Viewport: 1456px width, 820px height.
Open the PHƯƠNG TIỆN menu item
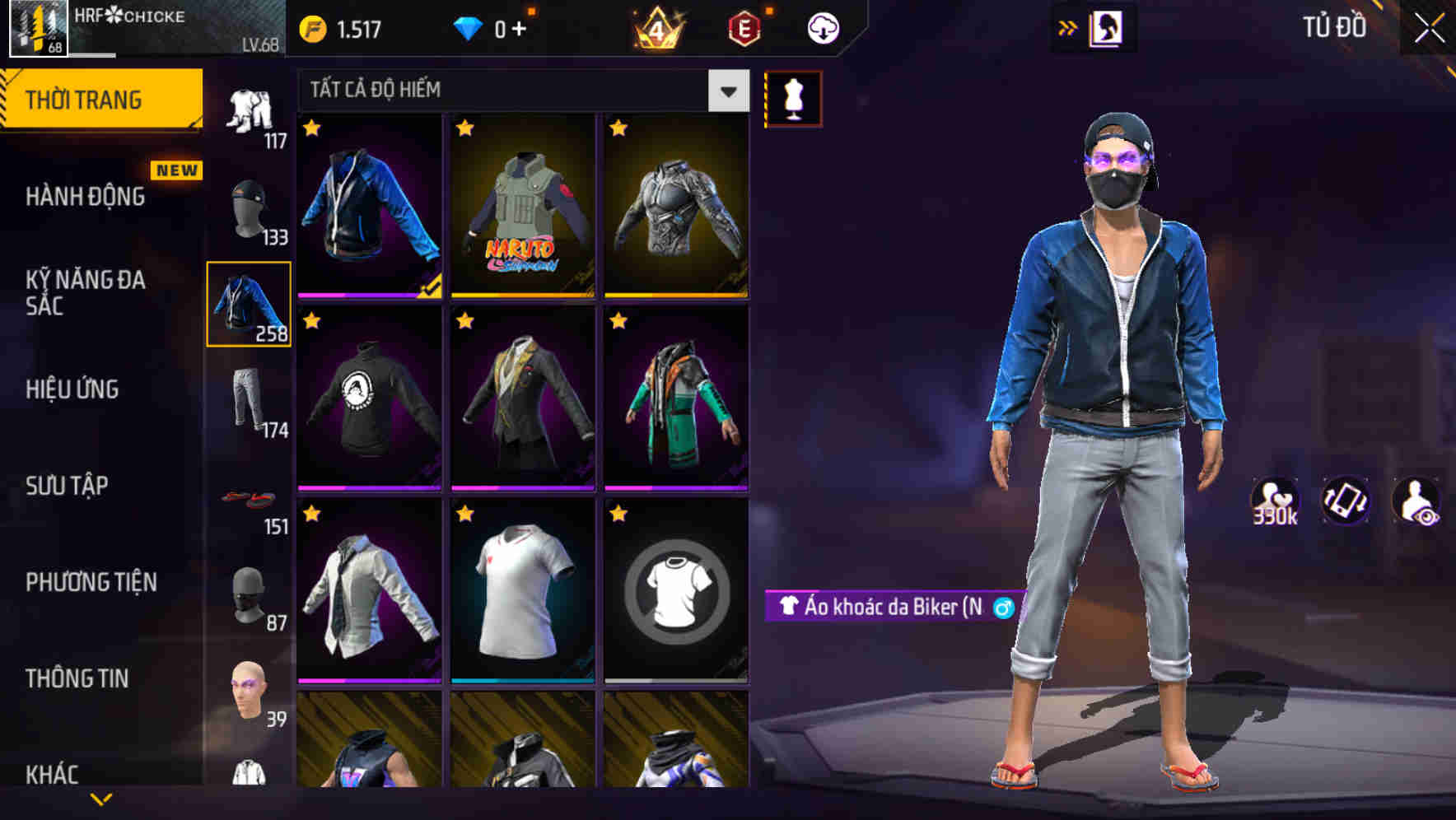coord(91,581)
